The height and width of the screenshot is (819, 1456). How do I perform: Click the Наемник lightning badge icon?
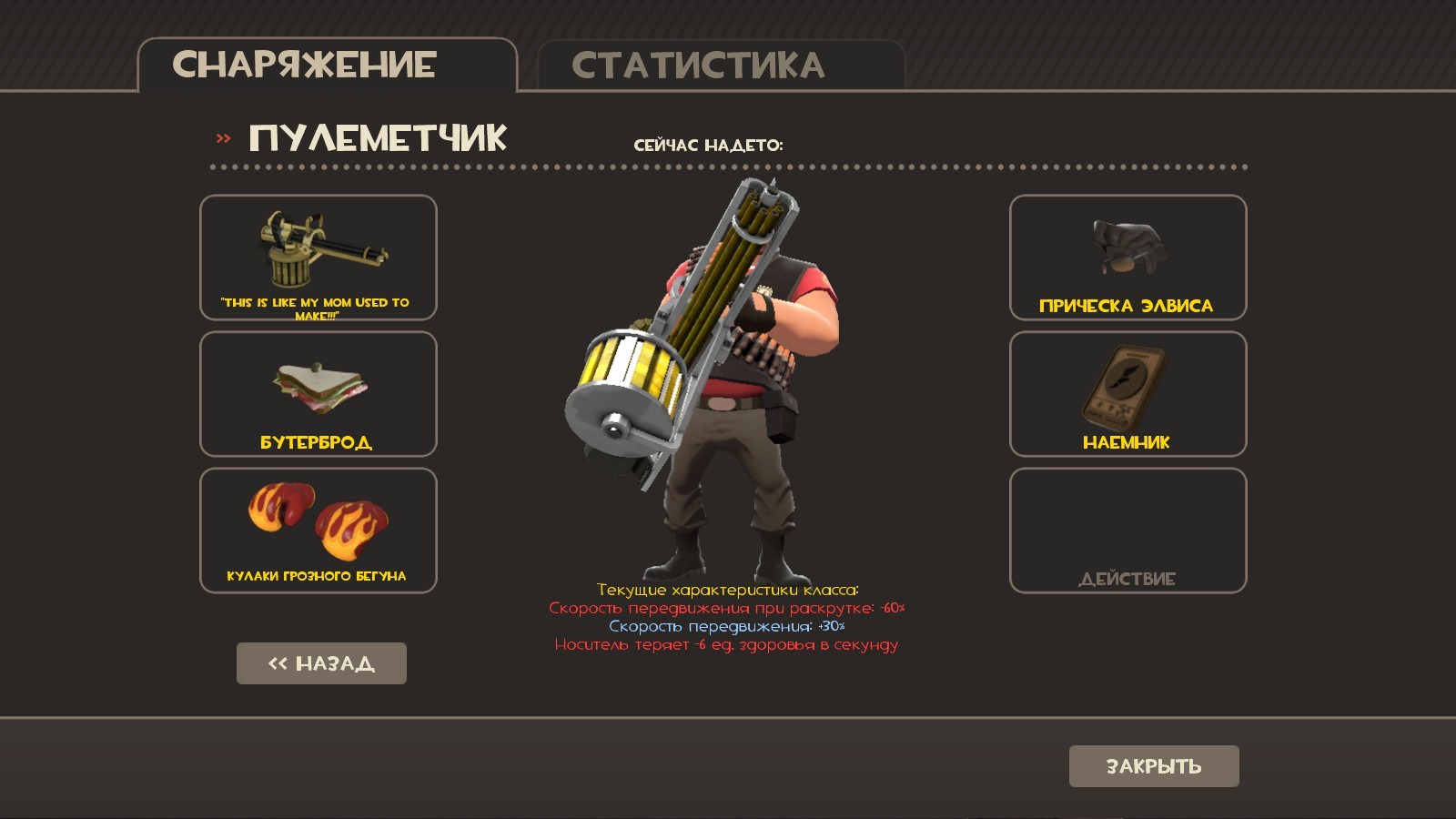pyautogui.click(x=1127, y=382)
